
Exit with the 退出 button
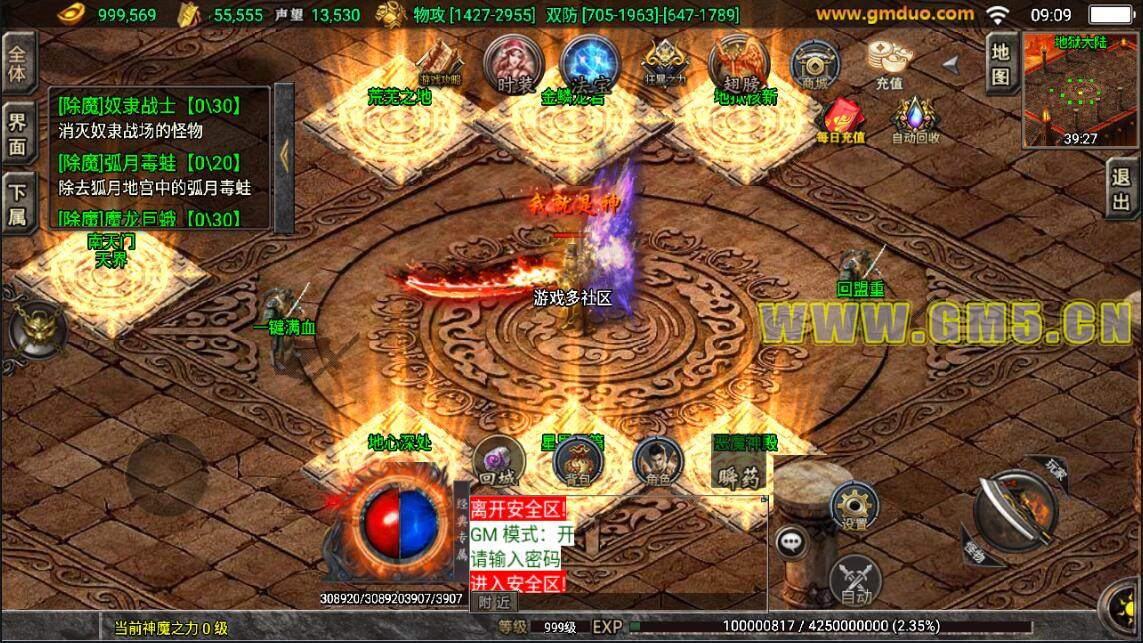pyautogui.click(x=1122, y=190)
